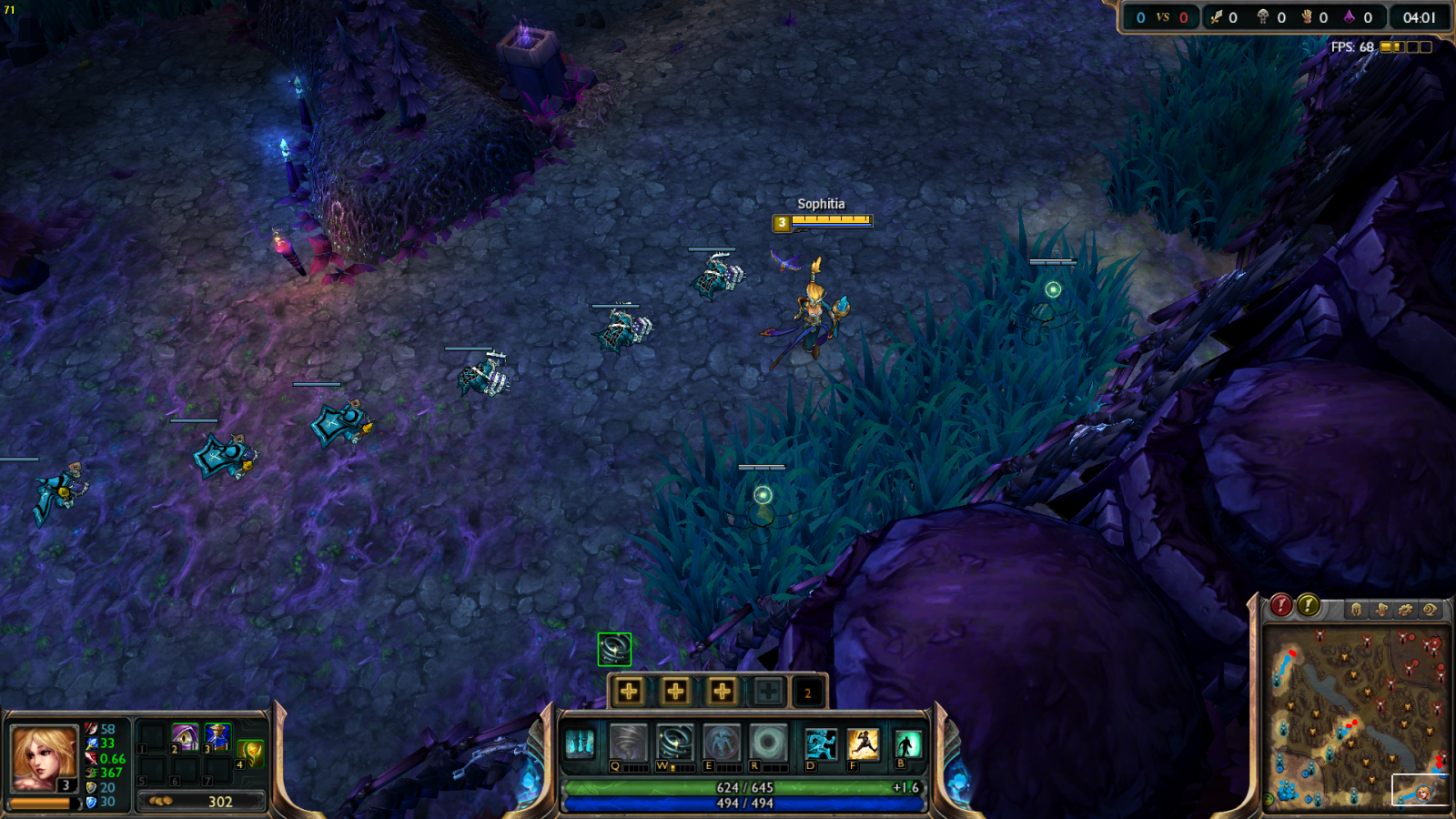Trigger the Flash summoner spell on F
1456x819 pixels.
(x=863, y=744)
